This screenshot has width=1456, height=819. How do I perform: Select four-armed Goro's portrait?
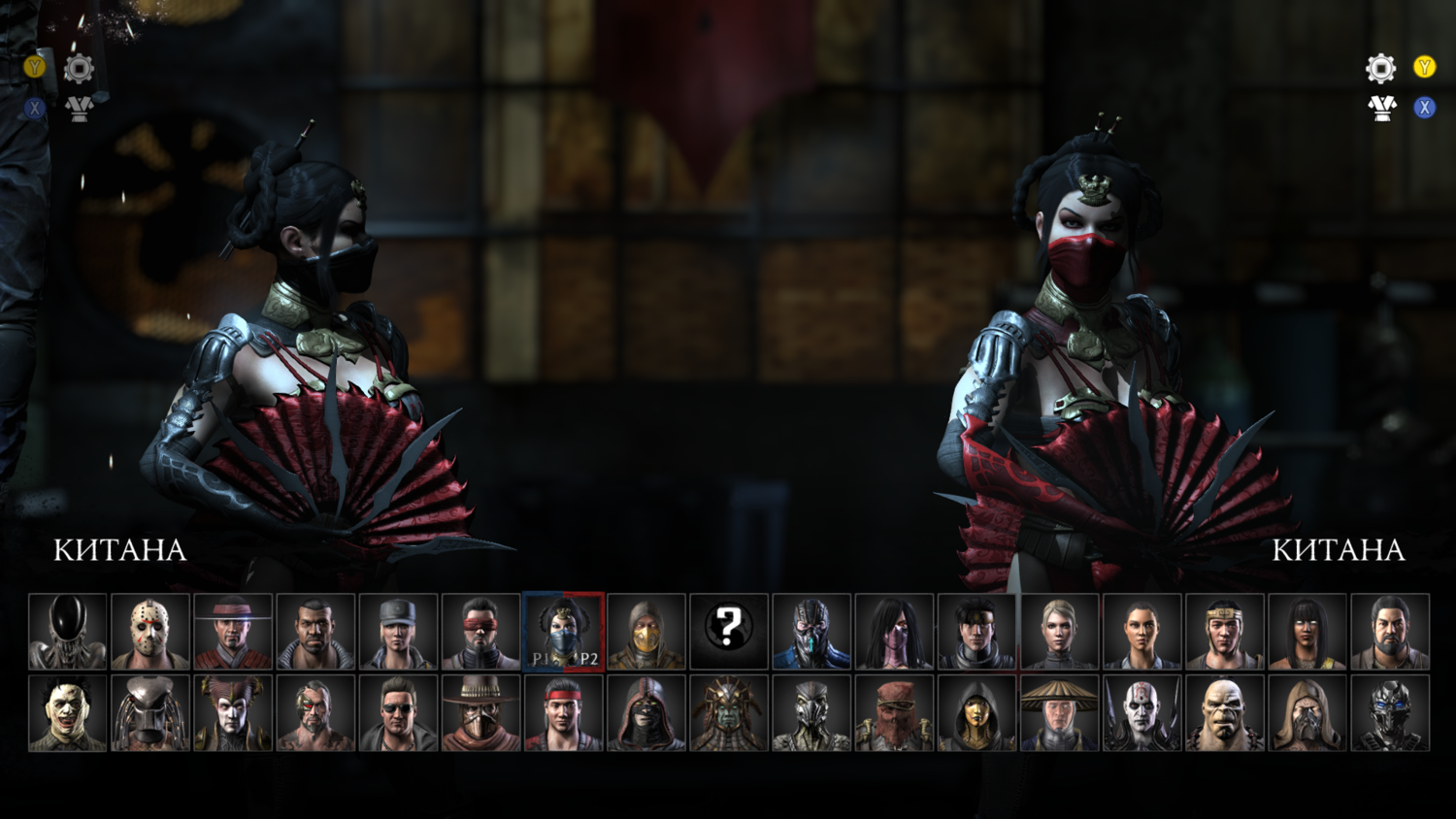coord(1225,714)
